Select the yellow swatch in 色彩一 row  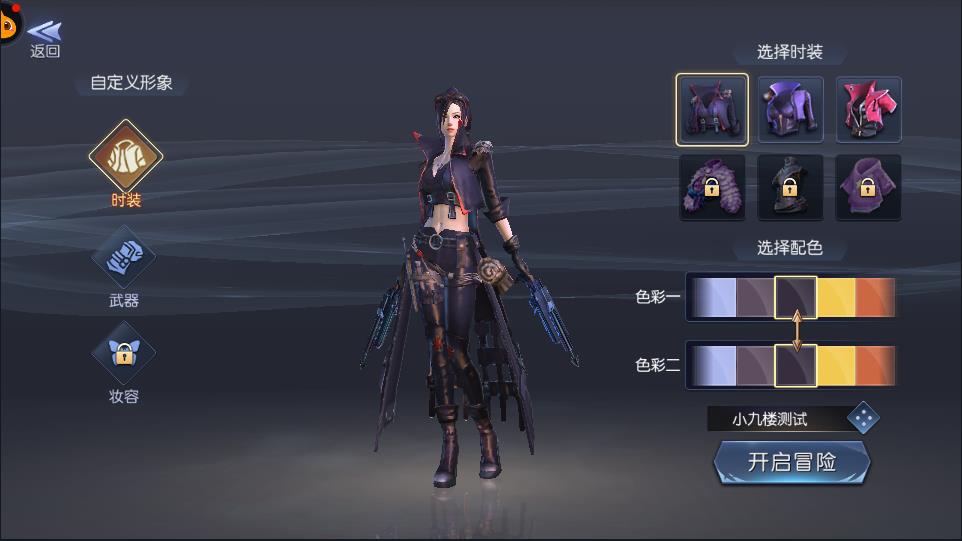click(x=836, y=297)
